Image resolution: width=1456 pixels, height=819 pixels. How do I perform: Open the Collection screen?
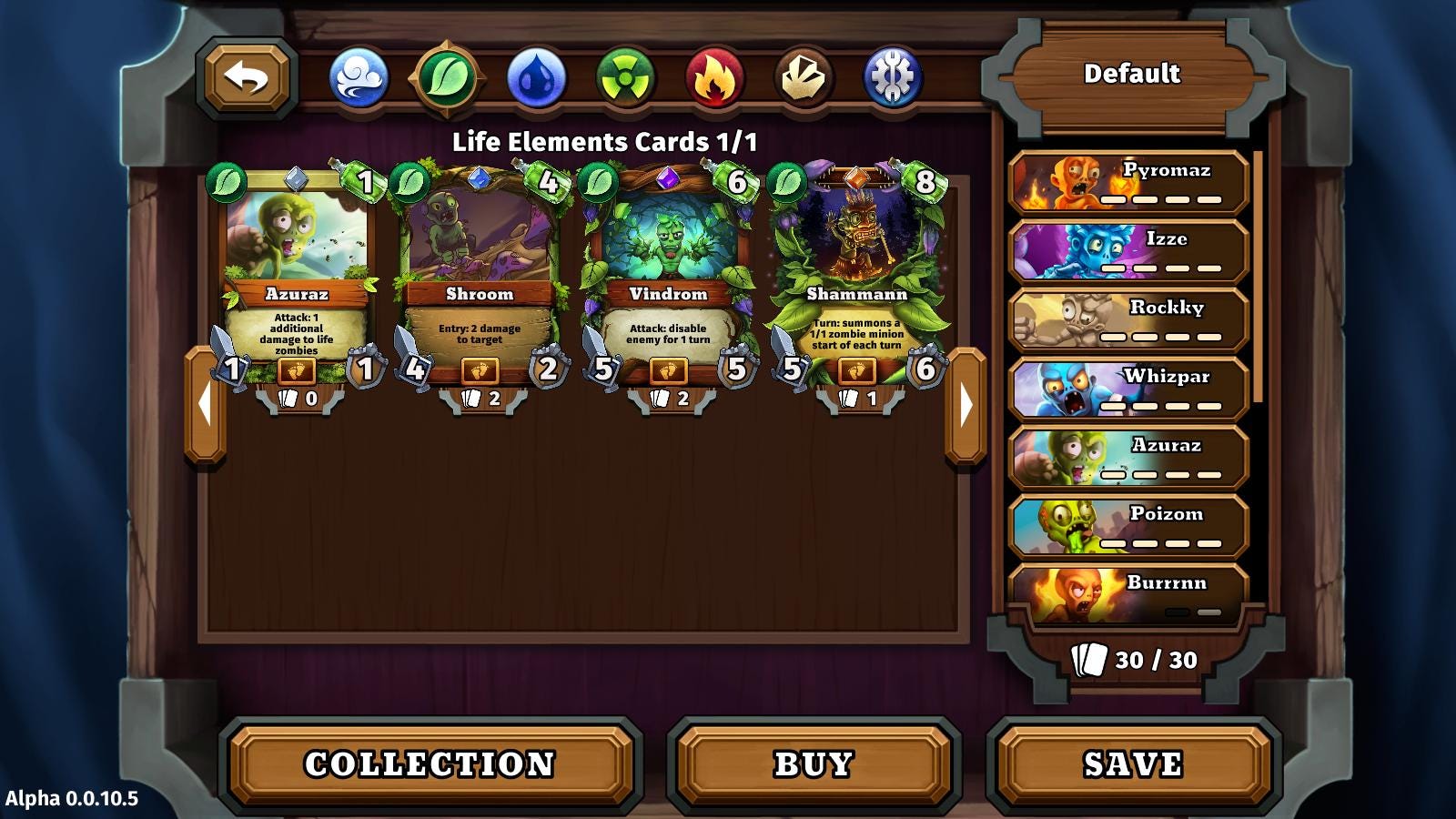pos(430,764)
